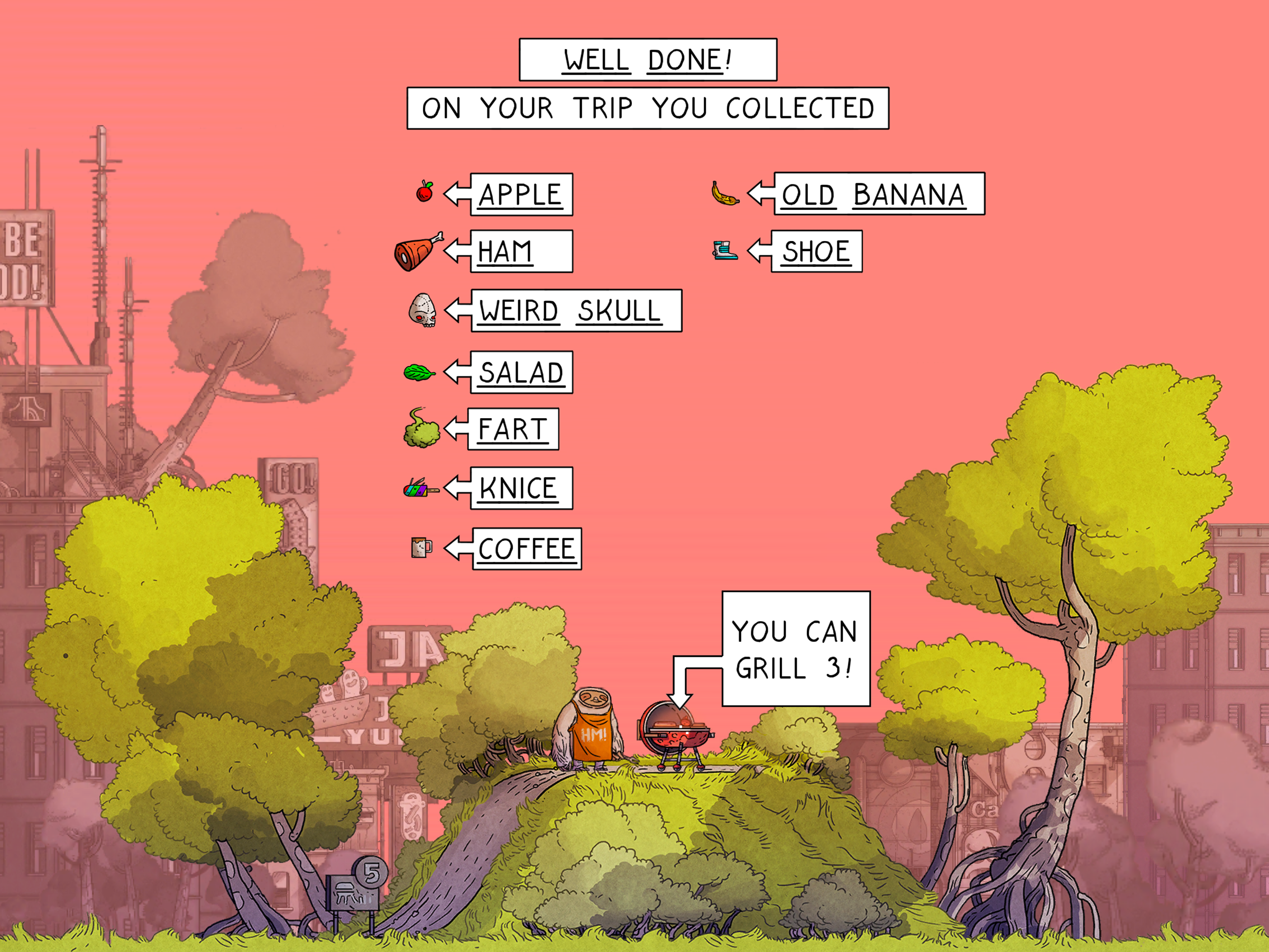Select the green fart cloud icon
This screenshot has height=952, width=1269.
(x=421, y=428)
